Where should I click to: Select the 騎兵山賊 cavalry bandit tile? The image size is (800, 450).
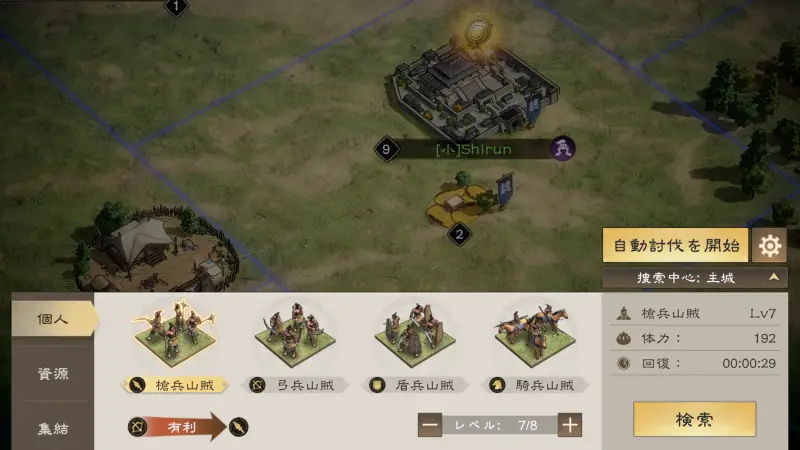coord(533,337)
